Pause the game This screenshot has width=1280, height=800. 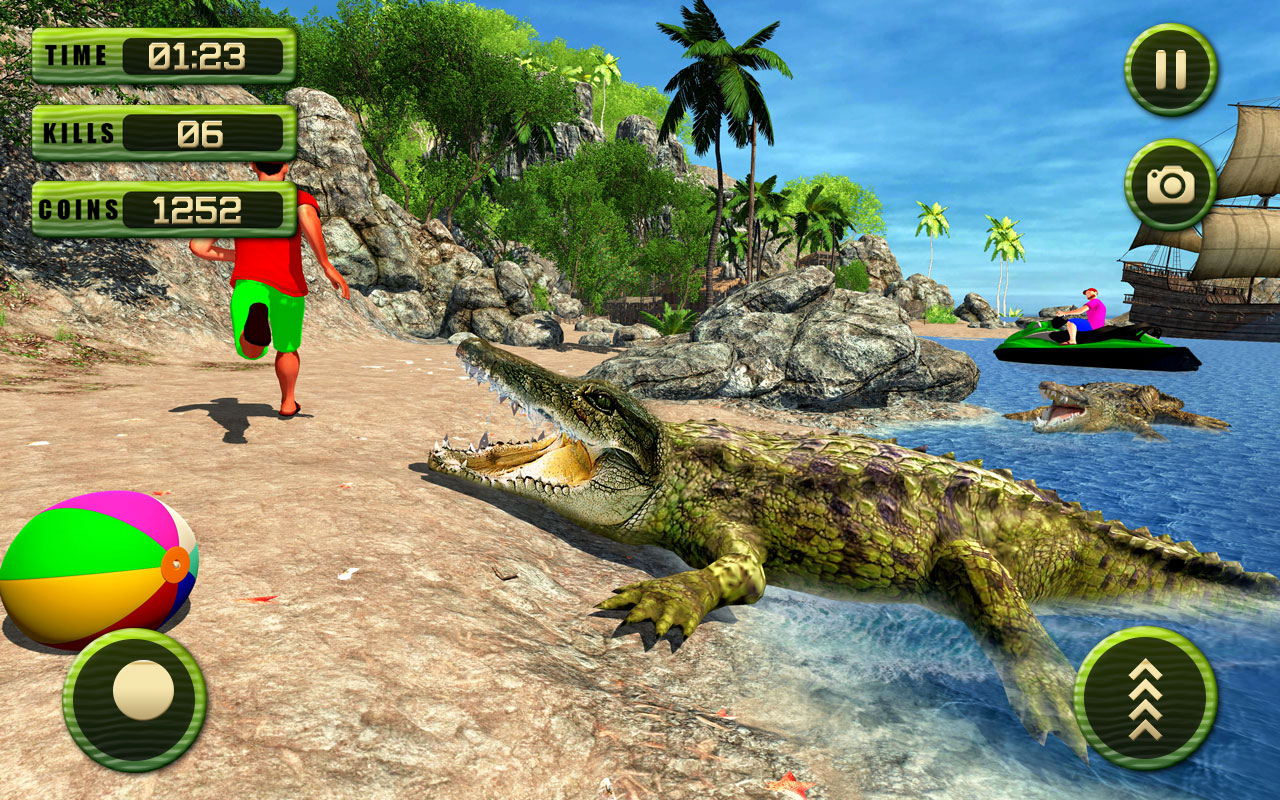[x=1168, y=68]
